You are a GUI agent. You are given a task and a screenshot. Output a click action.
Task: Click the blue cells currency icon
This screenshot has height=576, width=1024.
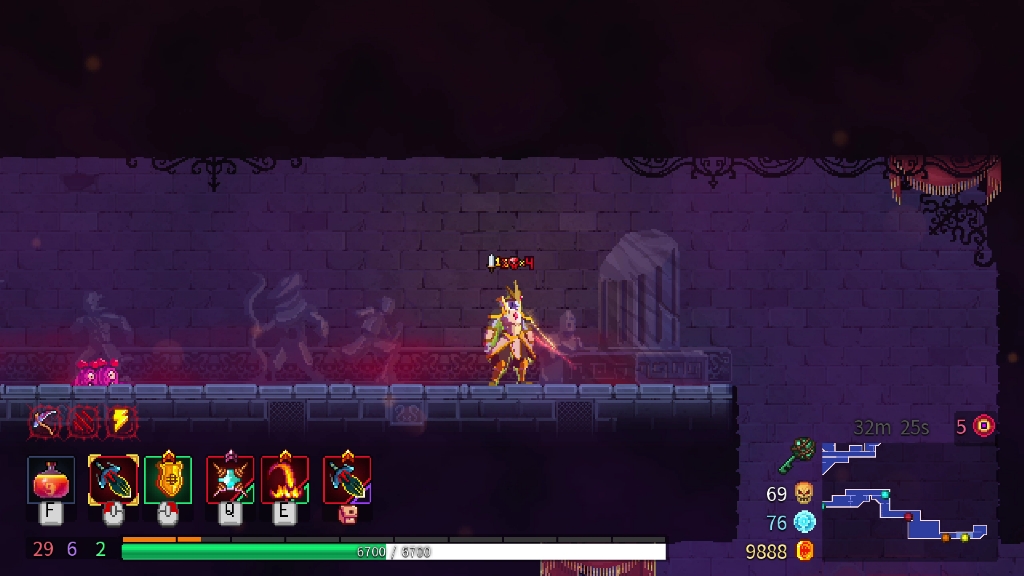click(x=804, y=522)
